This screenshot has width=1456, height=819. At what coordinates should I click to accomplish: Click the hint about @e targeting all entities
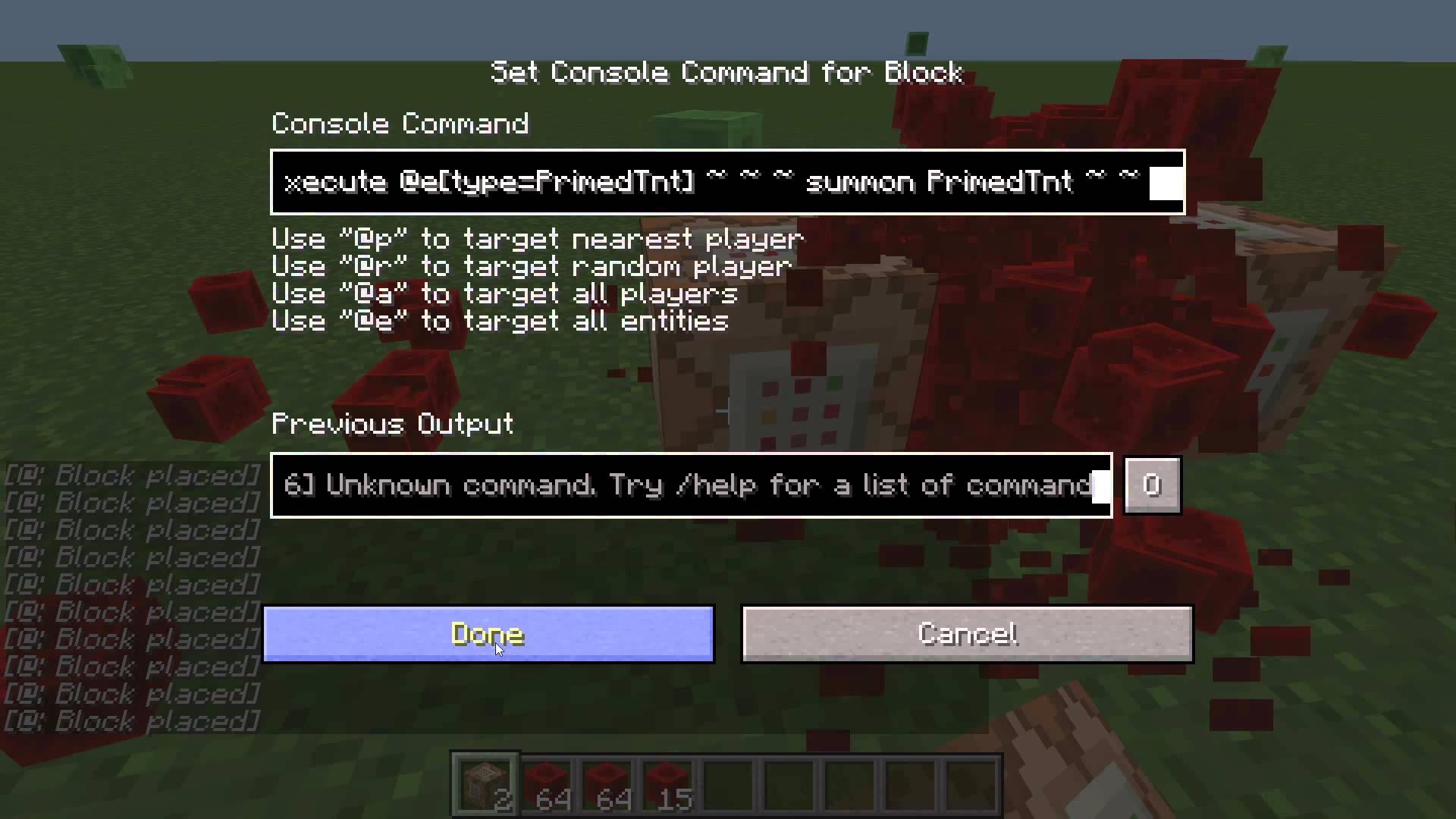(x=499, y=321)
